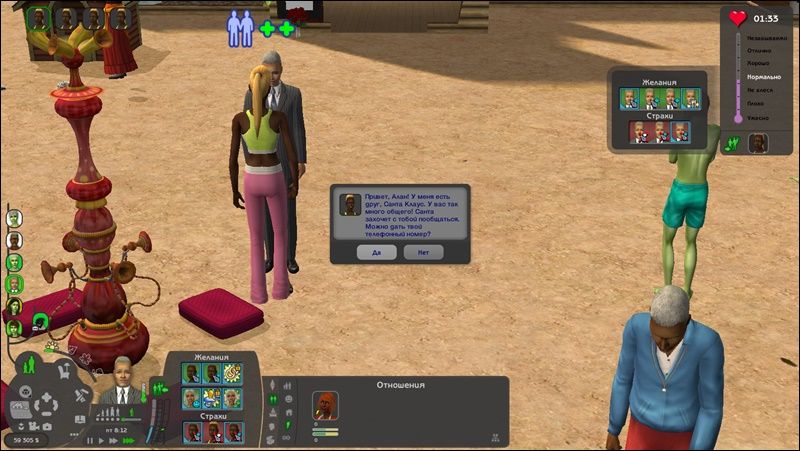Answer "Да" to the phone number request
Screen dimensions: 800x451
pos(377,252)
